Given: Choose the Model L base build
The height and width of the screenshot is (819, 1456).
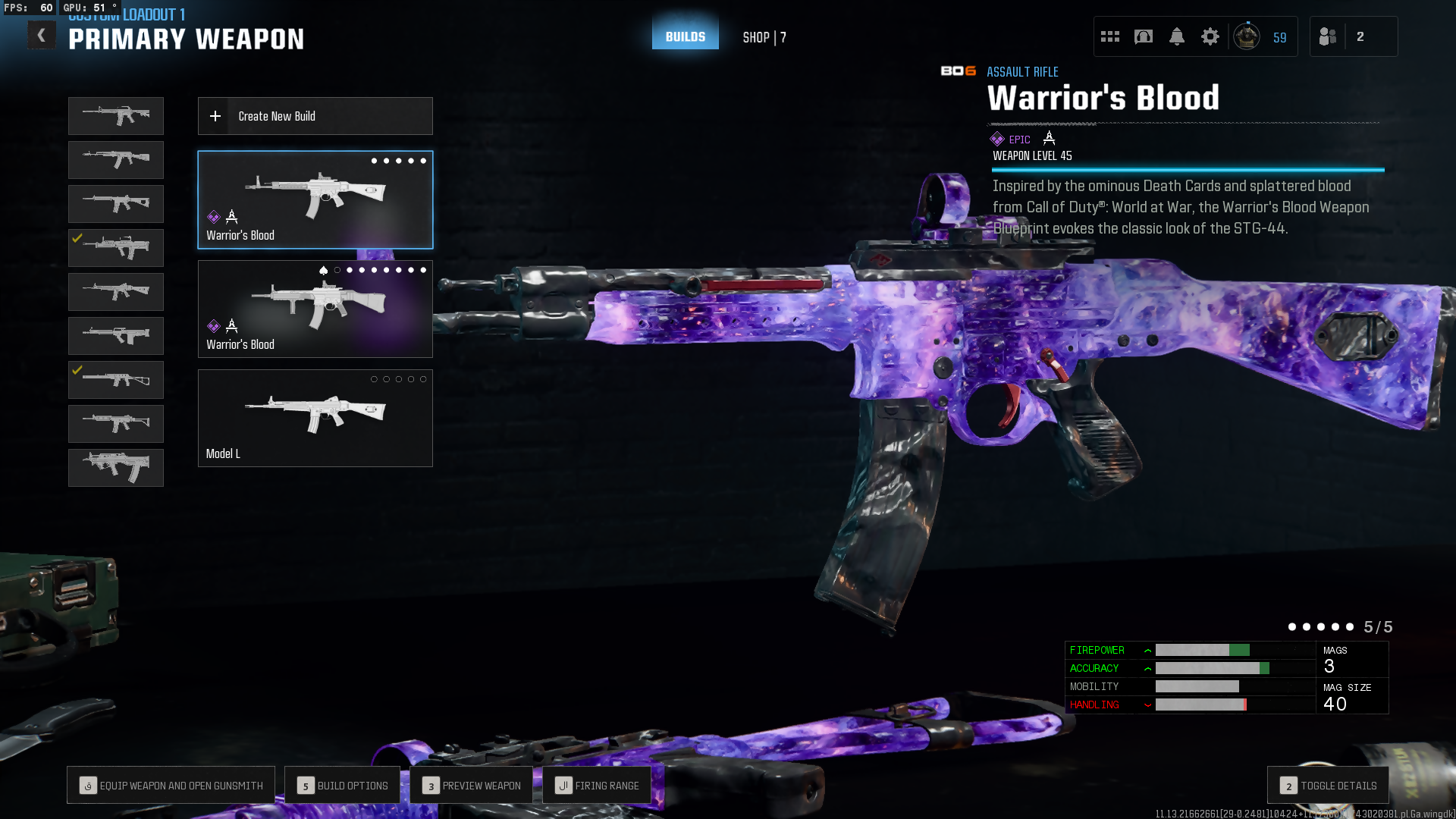Looking at the screenshot, I should tap(315, 418).
